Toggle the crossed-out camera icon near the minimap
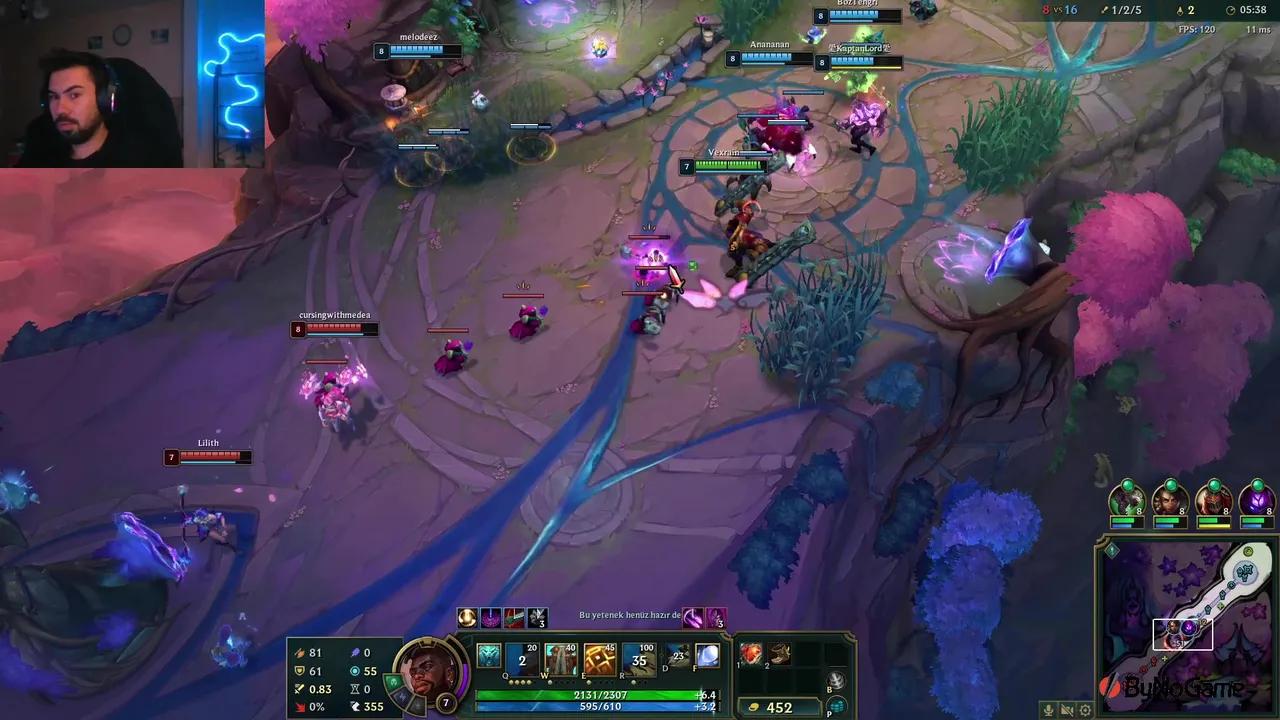The width and height of the screenshot is (1280, 720). [x=1066, y=709]
